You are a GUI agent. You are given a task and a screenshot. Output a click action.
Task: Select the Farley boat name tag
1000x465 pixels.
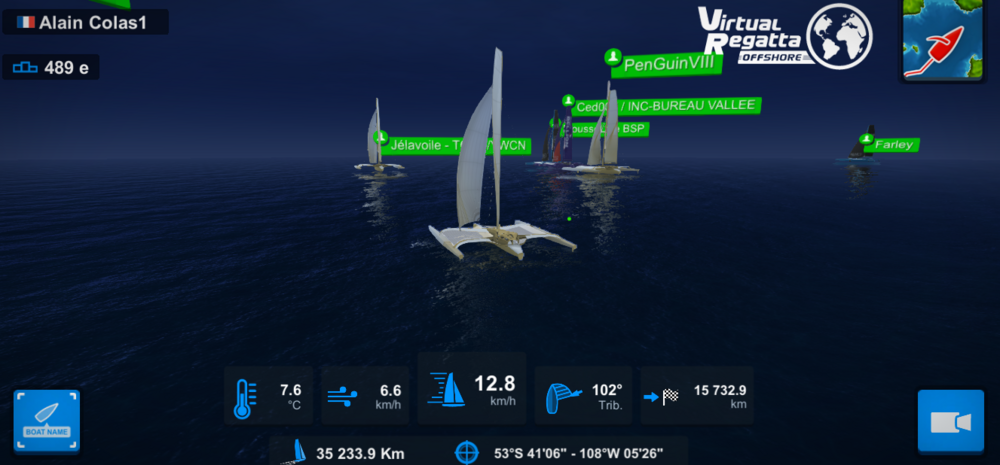893,145
